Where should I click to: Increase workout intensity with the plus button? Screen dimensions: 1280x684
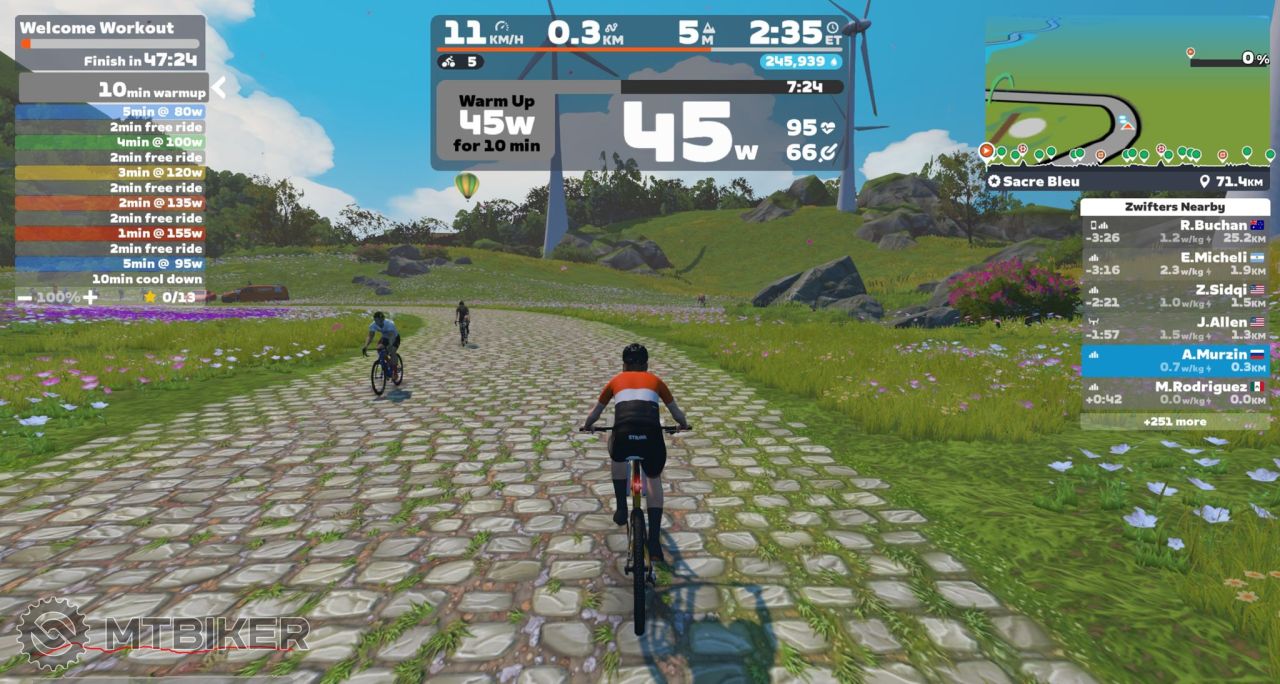click(90, 297)
